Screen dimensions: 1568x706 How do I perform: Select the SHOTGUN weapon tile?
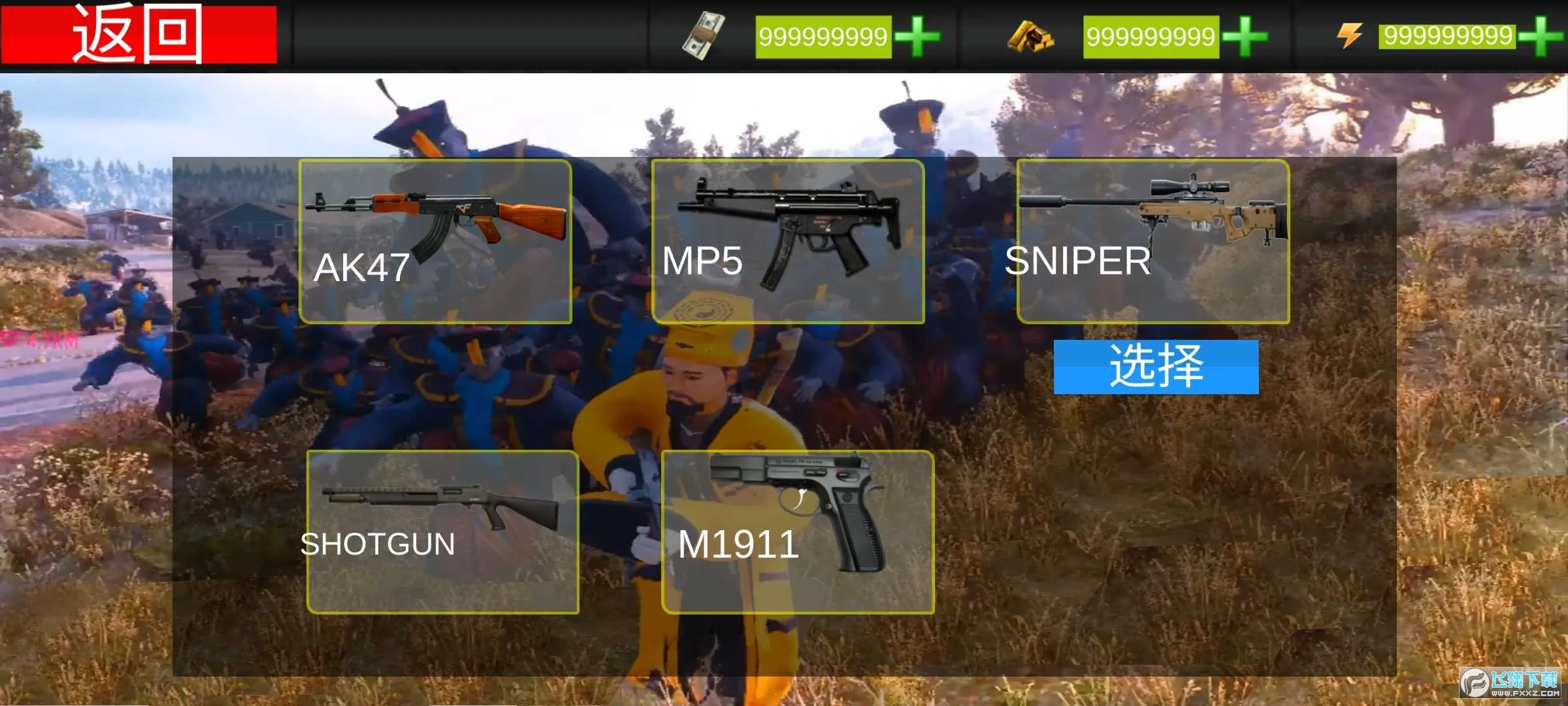[x=443, y=531]
